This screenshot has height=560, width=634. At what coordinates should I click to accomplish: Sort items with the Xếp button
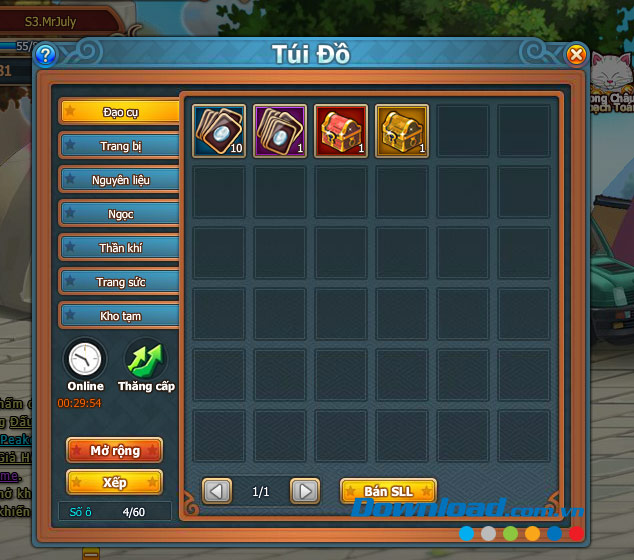pos(114,482)
